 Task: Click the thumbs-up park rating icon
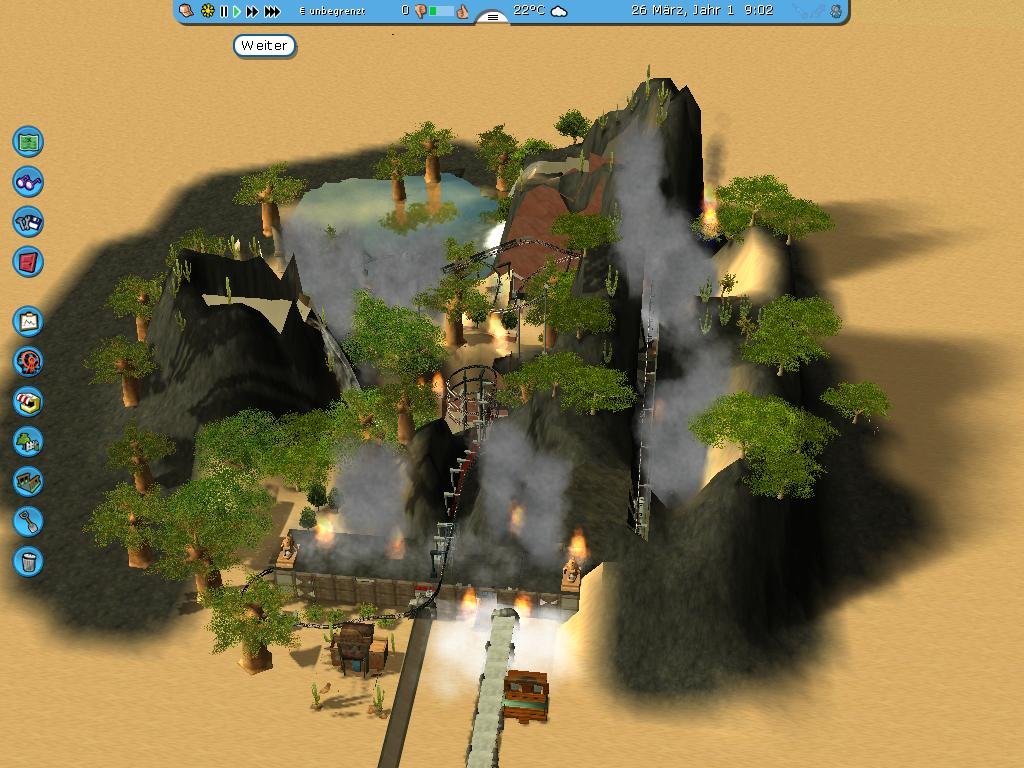[x=462, y=11]
